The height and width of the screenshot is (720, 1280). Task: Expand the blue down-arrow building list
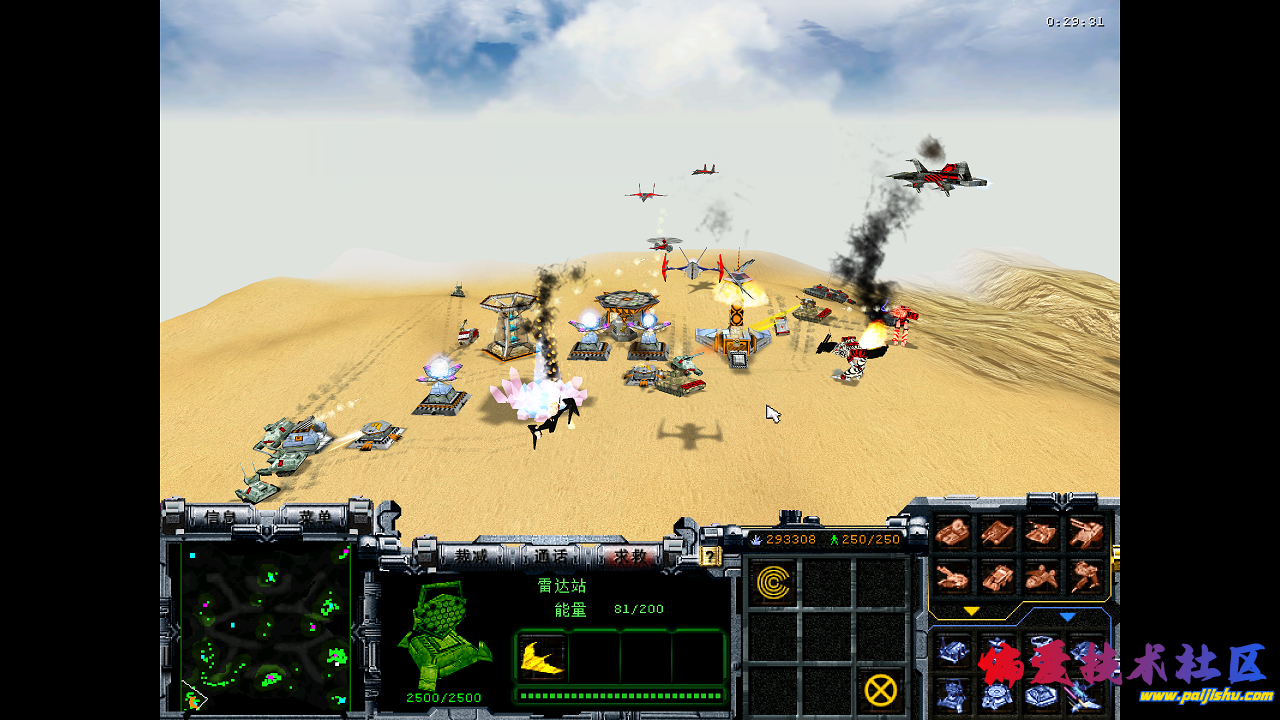pyautogui.click(x=1067, y=617)
